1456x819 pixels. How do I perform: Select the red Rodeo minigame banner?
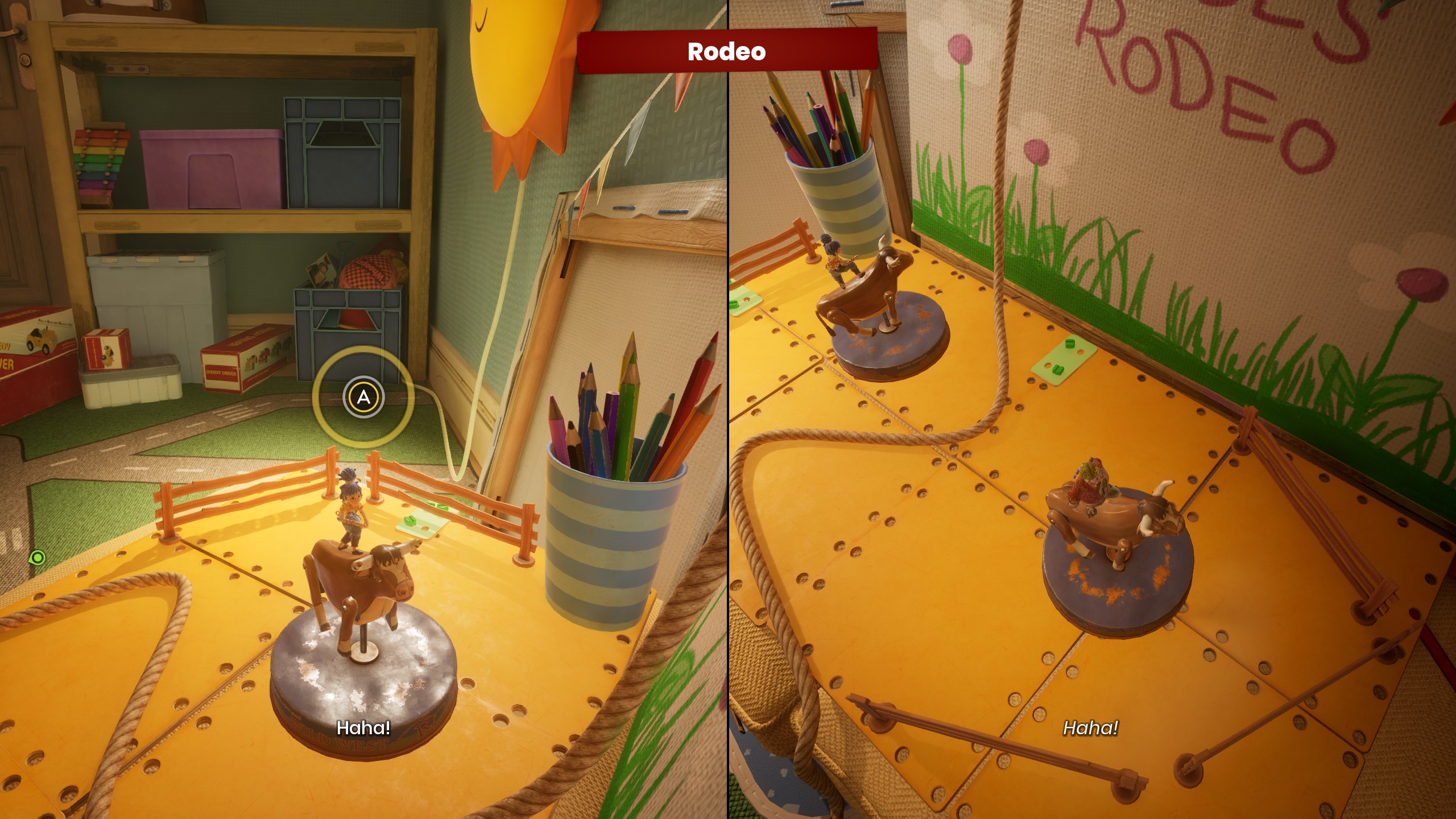727,51
